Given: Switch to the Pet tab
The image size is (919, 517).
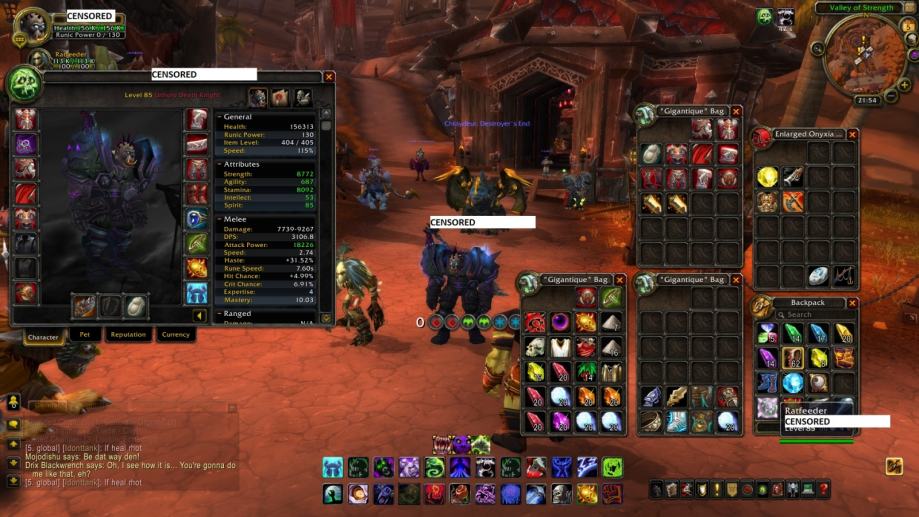Looking at the screenshot, I should point(85,335).
